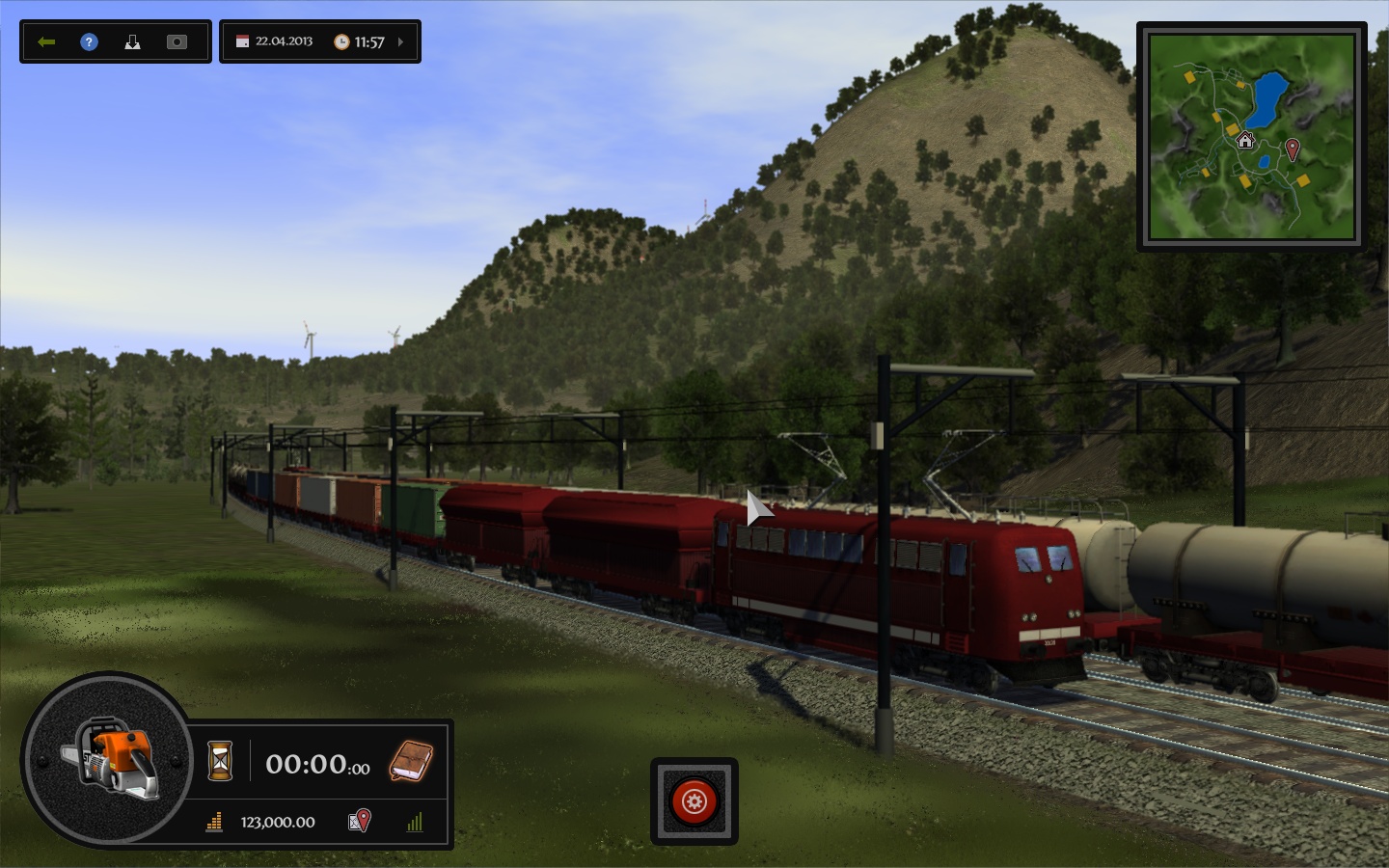Open the blue question-mark help icon
Screen dimensions: 1389x868
pos(89,41)
